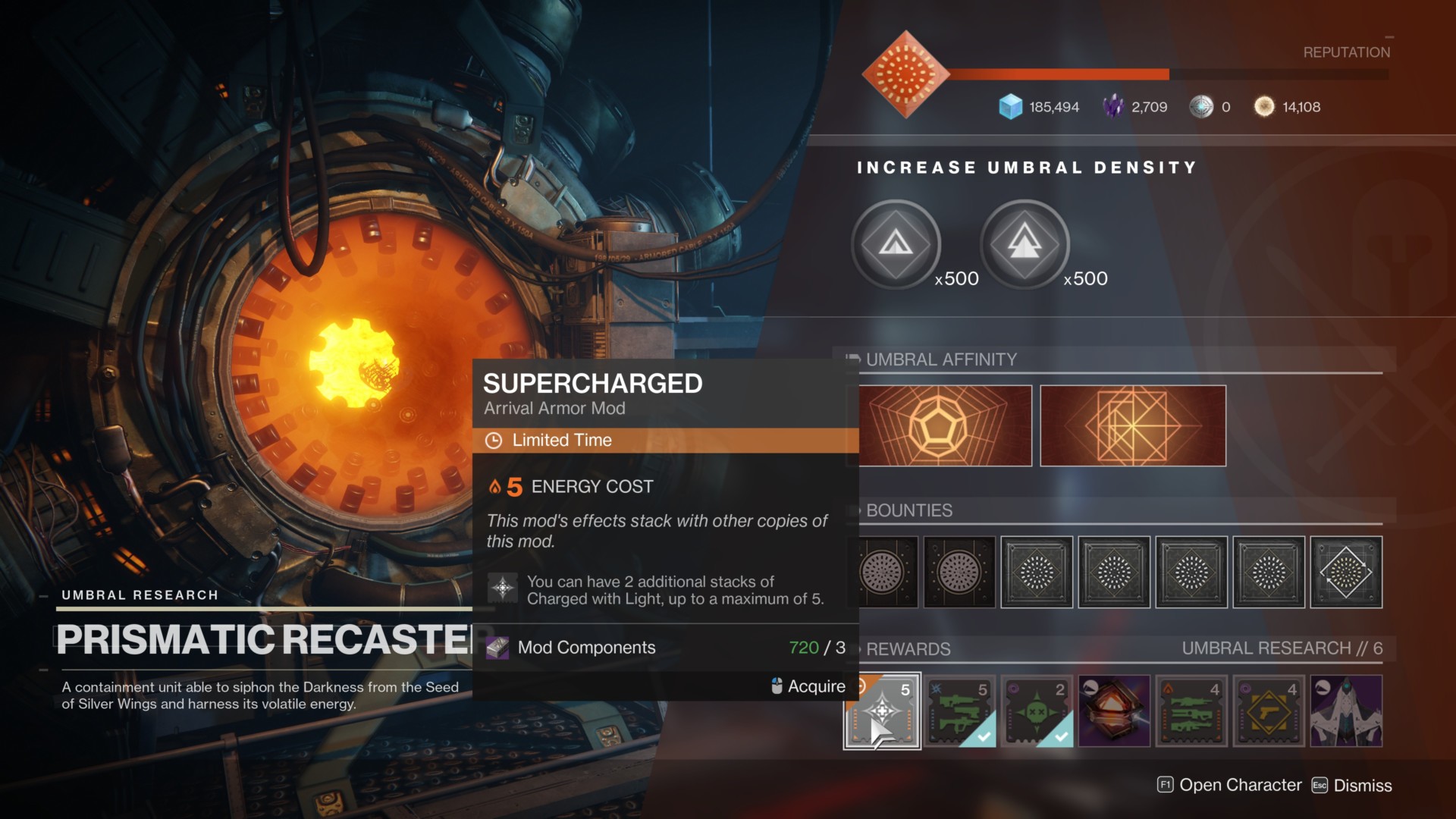Select the completed green weapons reward
1456x819 pixels.
[x=960, y=711]
